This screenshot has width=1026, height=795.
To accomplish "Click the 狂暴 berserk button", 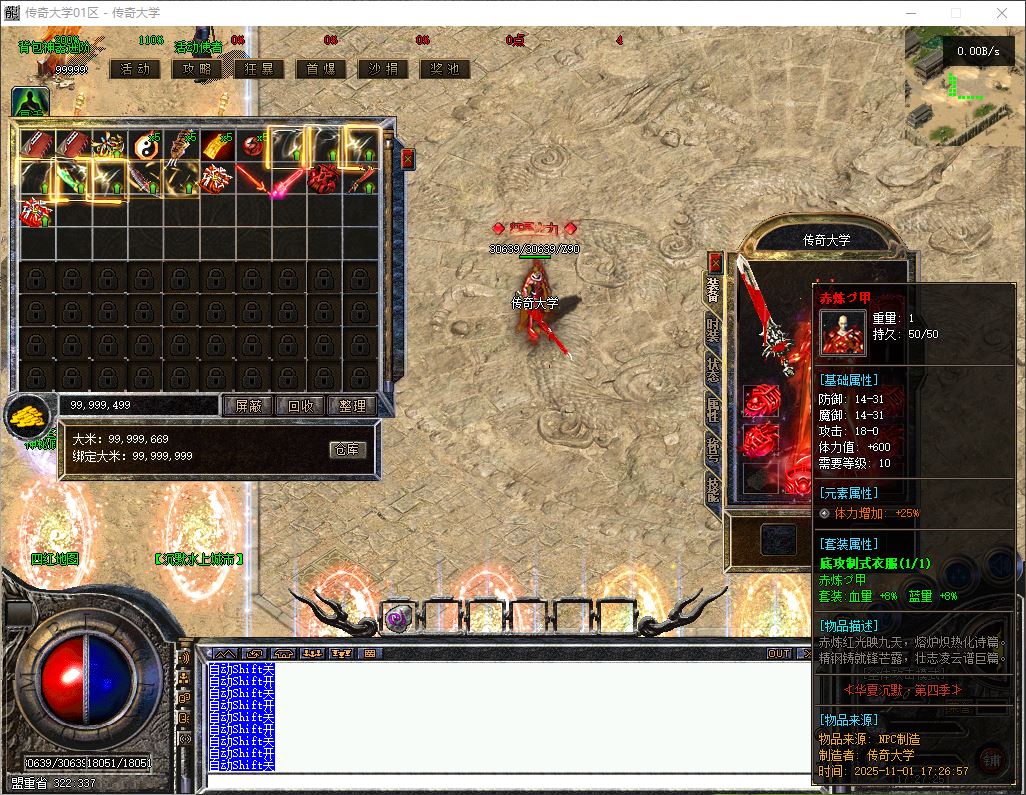I will [259, 69].
